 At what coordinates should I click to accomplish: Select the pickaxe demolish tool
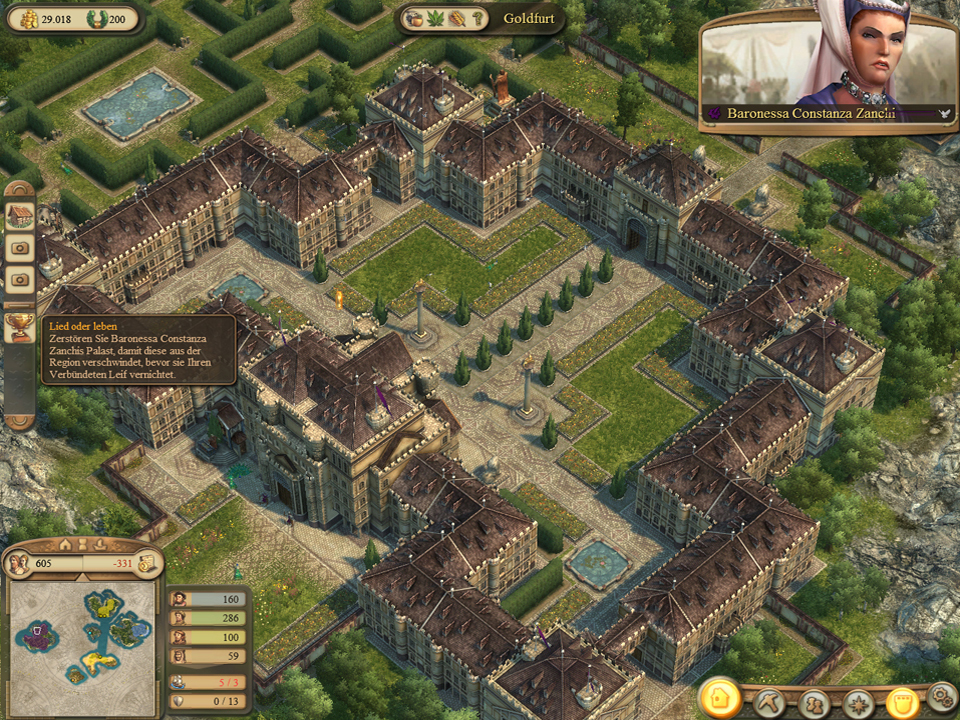(x=769, y=702)
